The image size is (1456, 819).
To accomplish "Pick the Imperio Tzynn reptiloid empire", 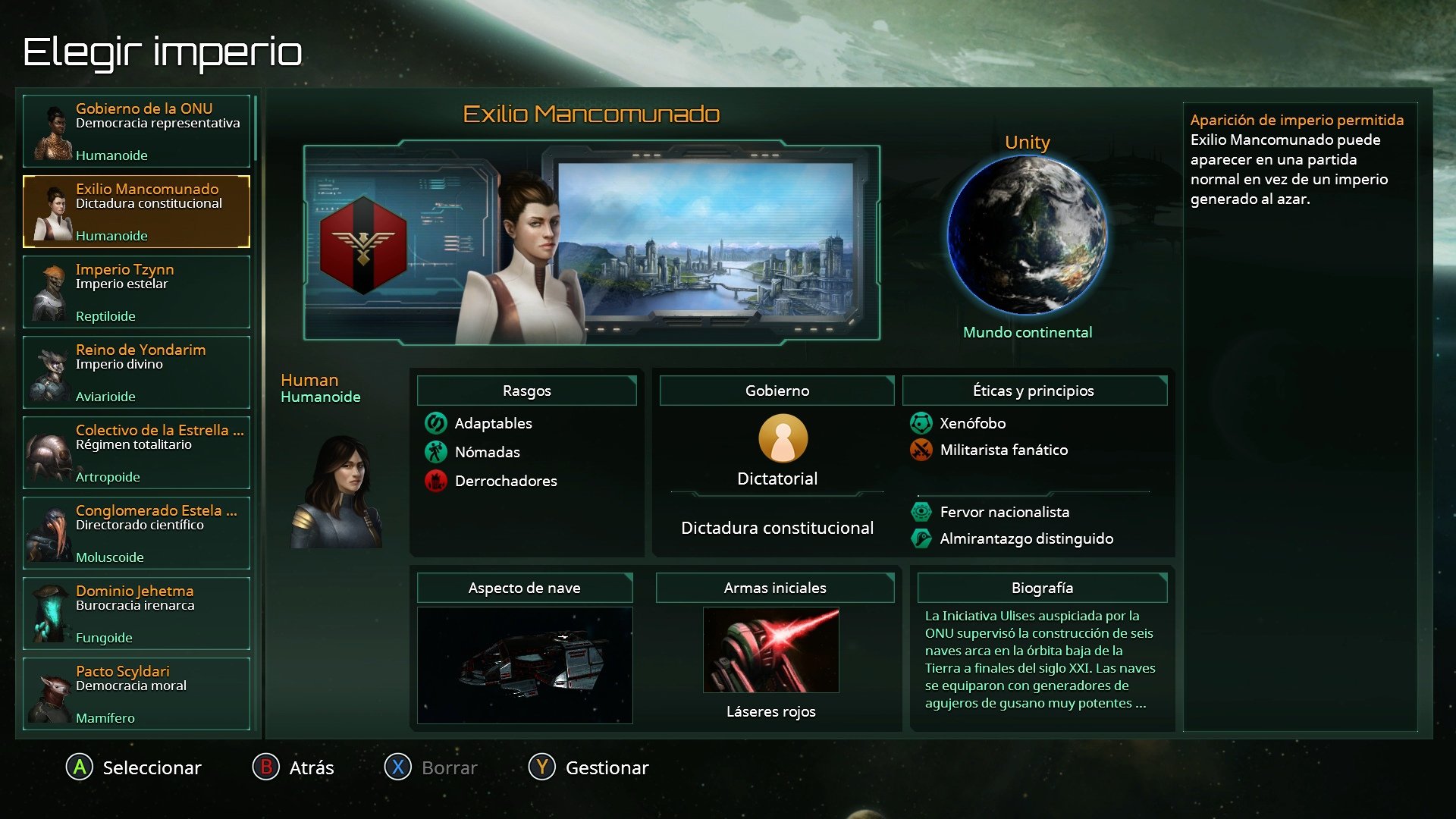I will coord(136,292).
